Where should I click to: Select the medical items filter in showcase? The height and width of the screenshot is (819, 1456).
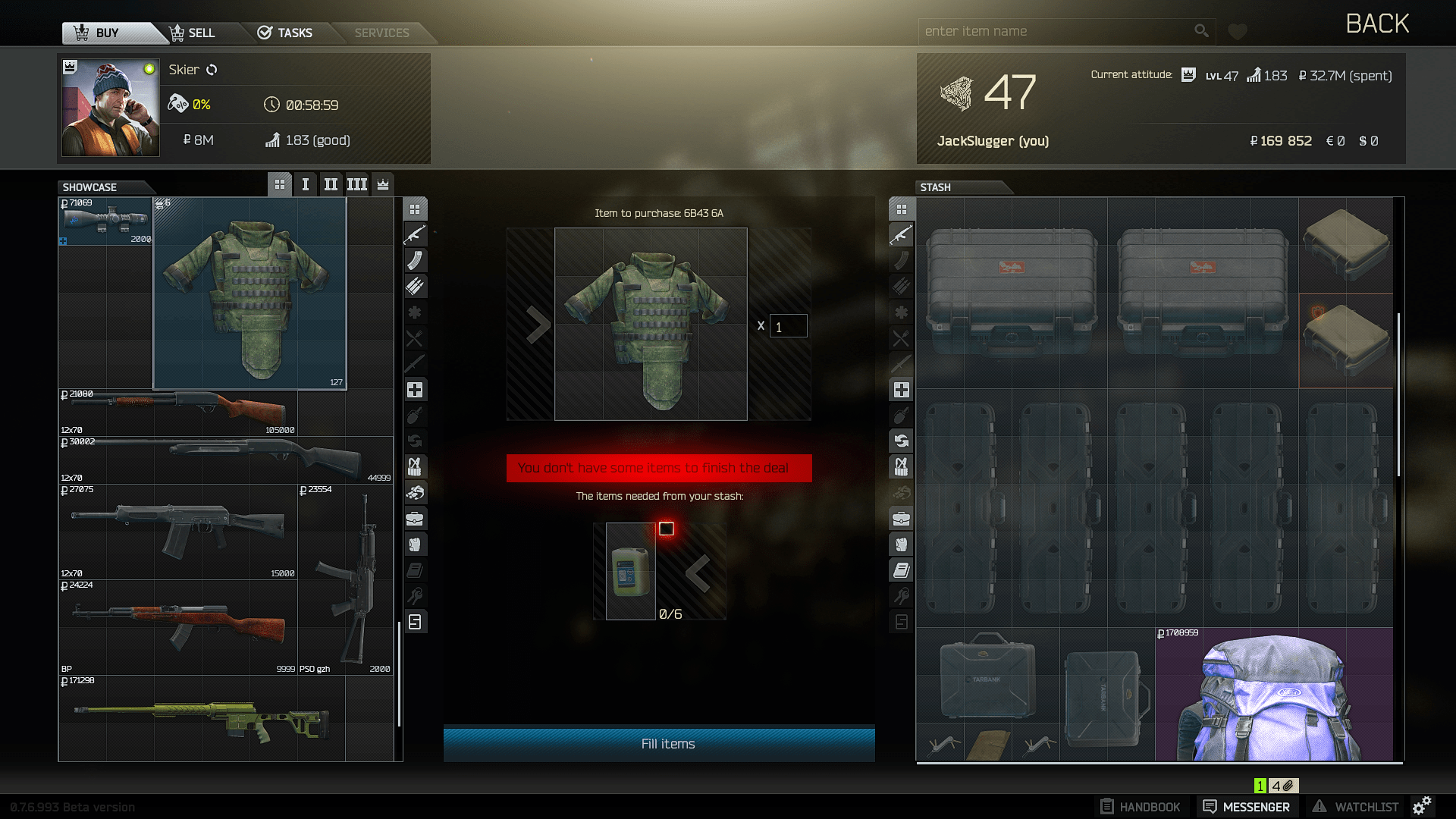tap(415, 389)
